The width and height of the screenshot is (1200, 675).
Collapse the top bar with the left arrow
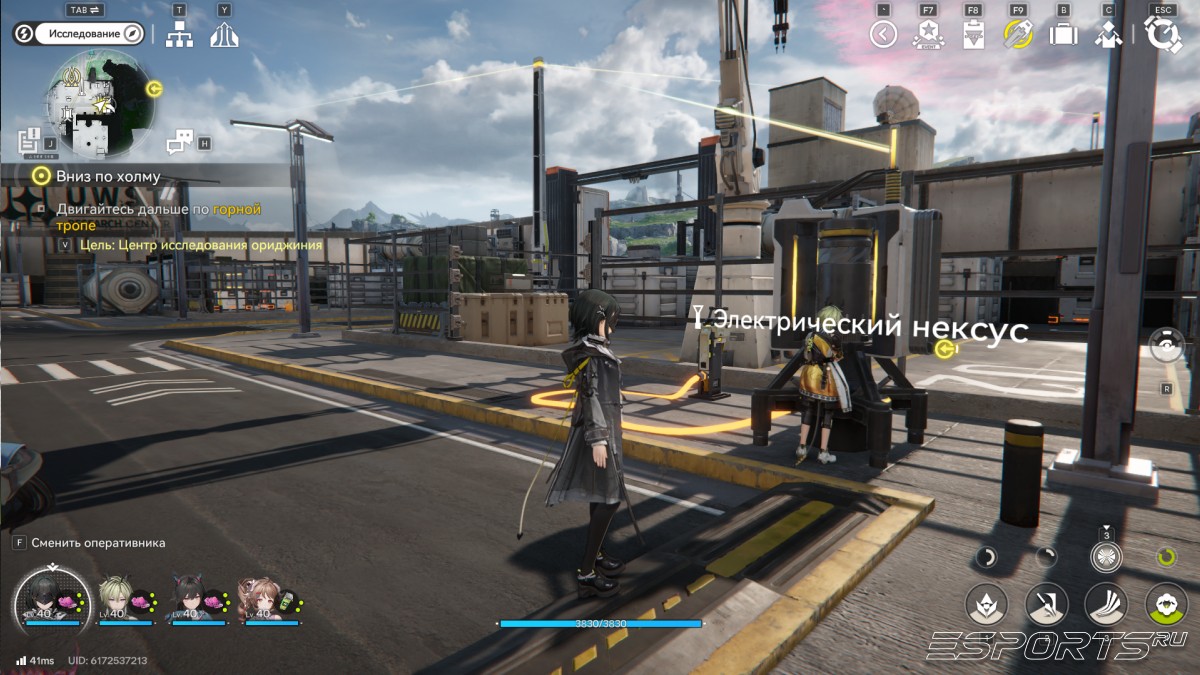883,34
